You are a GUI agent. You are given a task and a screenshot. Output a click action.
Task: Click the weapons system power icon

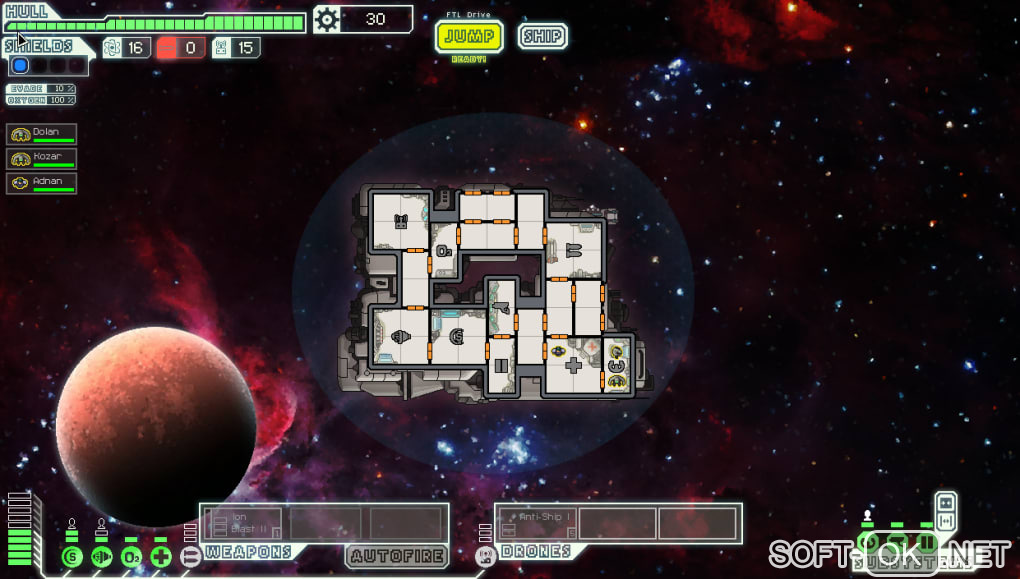click(190, 557)
